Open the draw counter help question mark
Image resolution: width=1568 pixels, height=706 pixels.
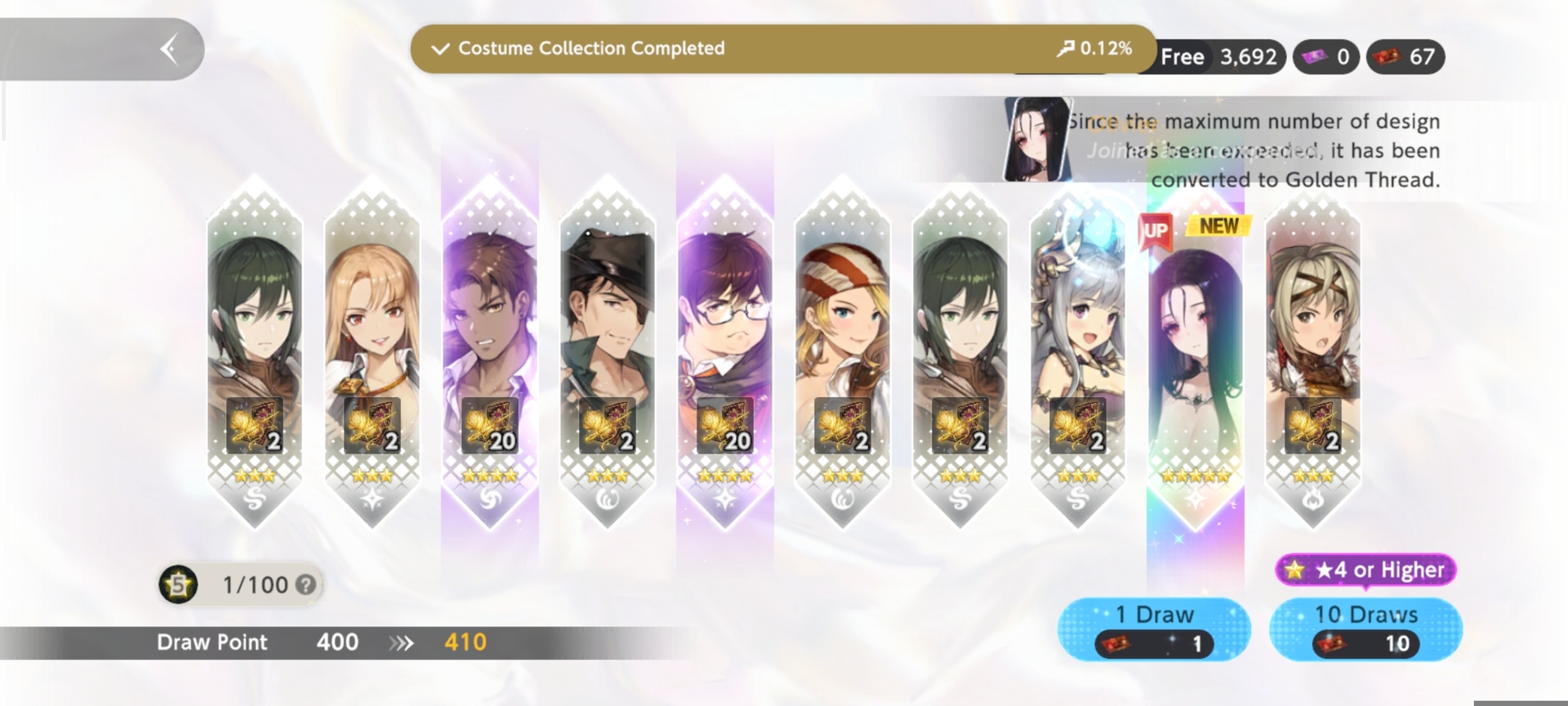point(305,585)
